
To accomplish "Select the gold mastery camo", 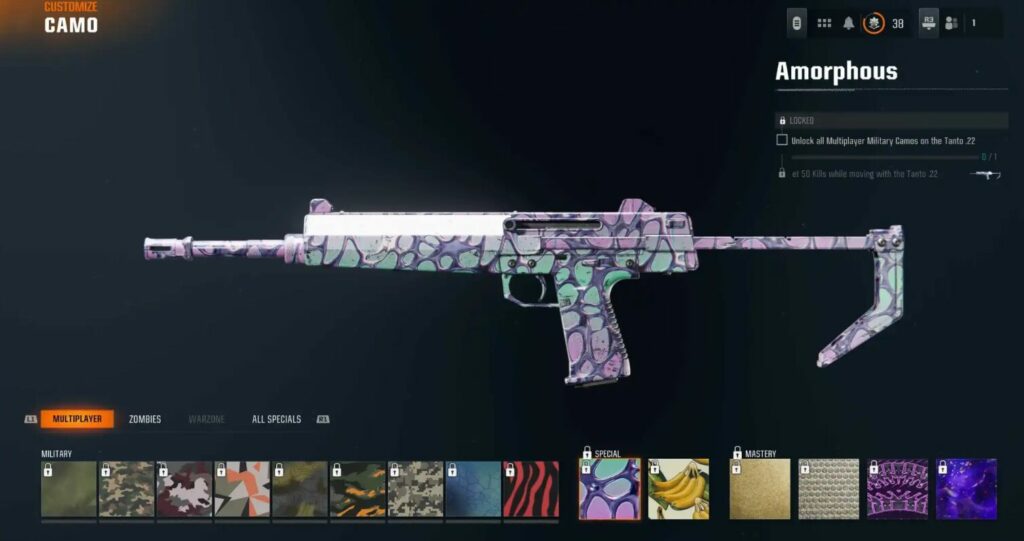I will pyautogui.click(x=760, y=489).
